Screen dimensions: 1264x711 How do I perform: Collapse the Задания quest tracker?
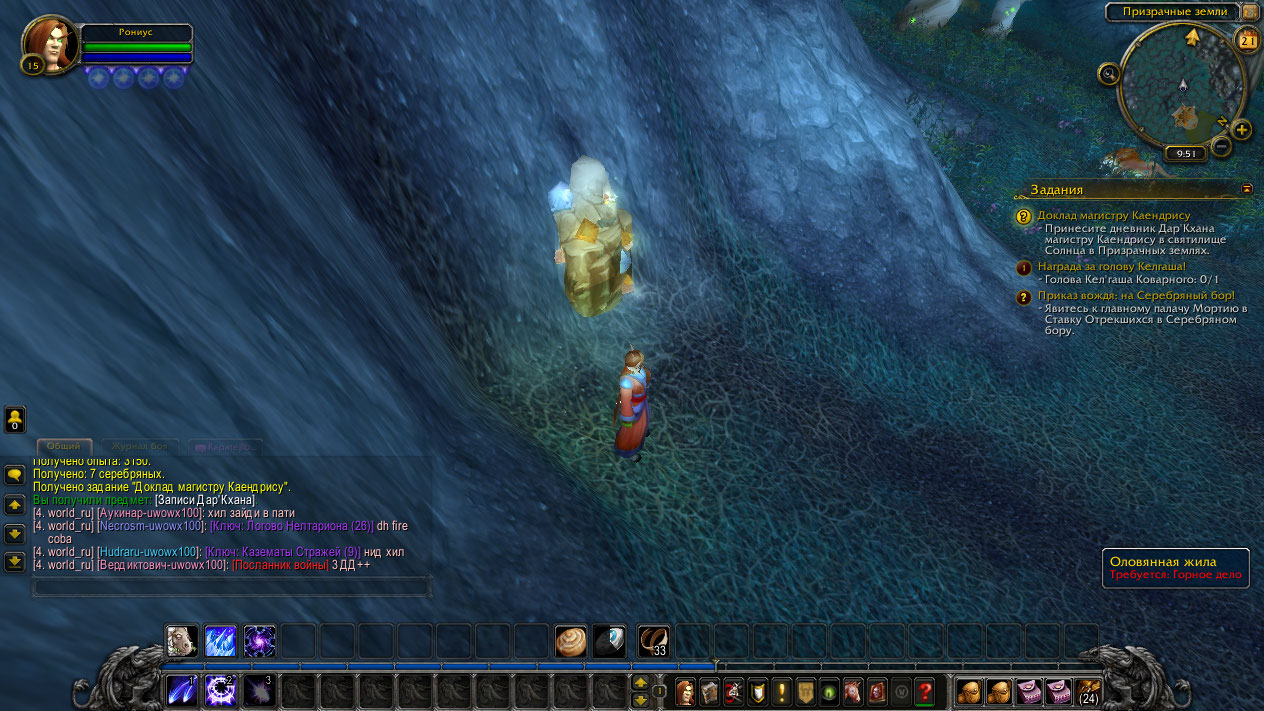point(1247,187)
